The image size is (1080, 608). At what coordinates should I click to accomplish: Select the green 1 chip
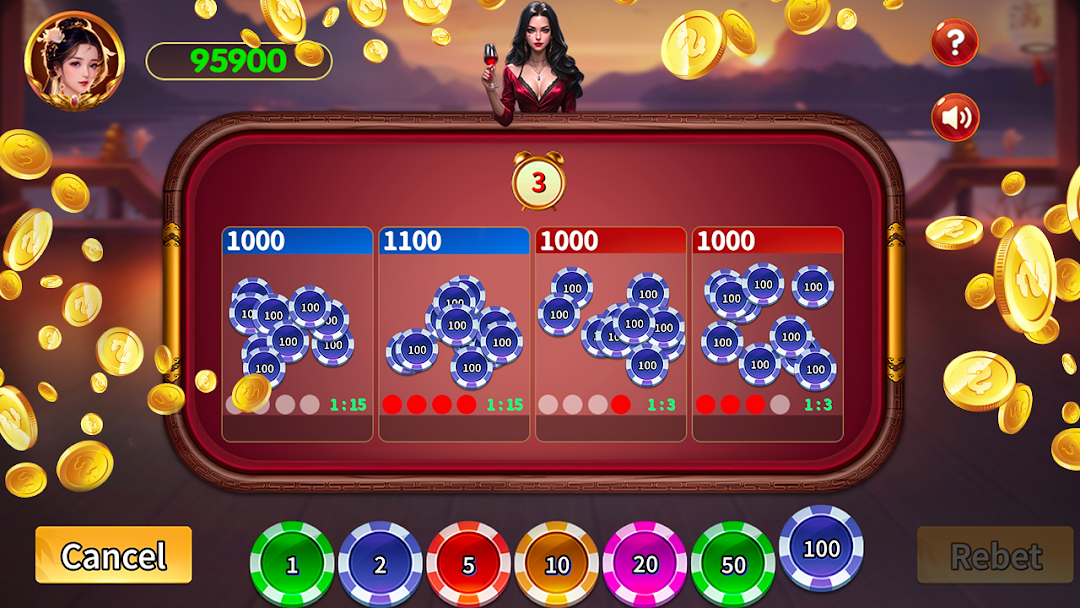[x=292, y=564]
